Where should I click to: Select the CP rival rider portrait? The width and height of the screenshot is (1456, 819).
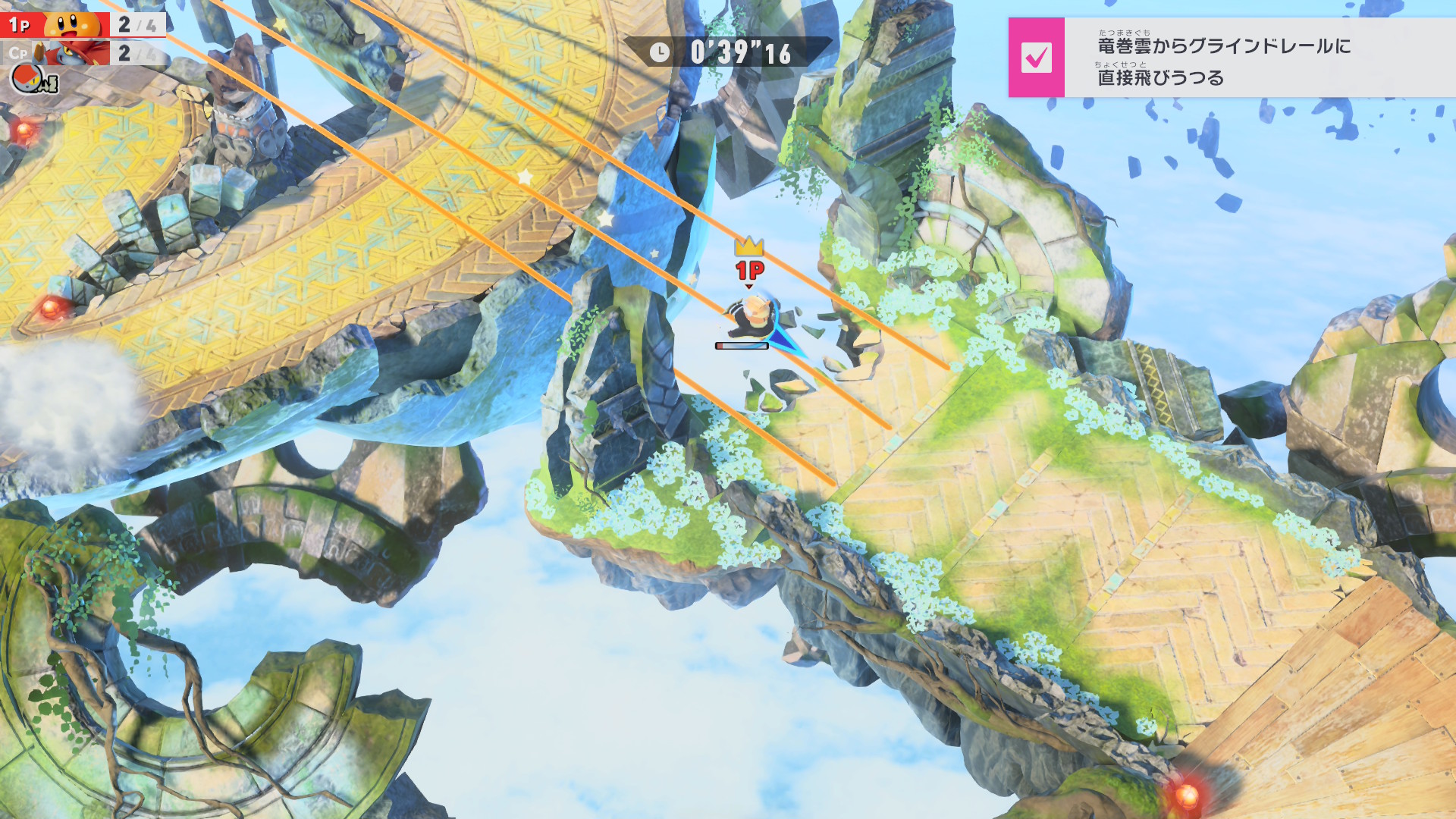pyautogui.click(x=74, y=53)
